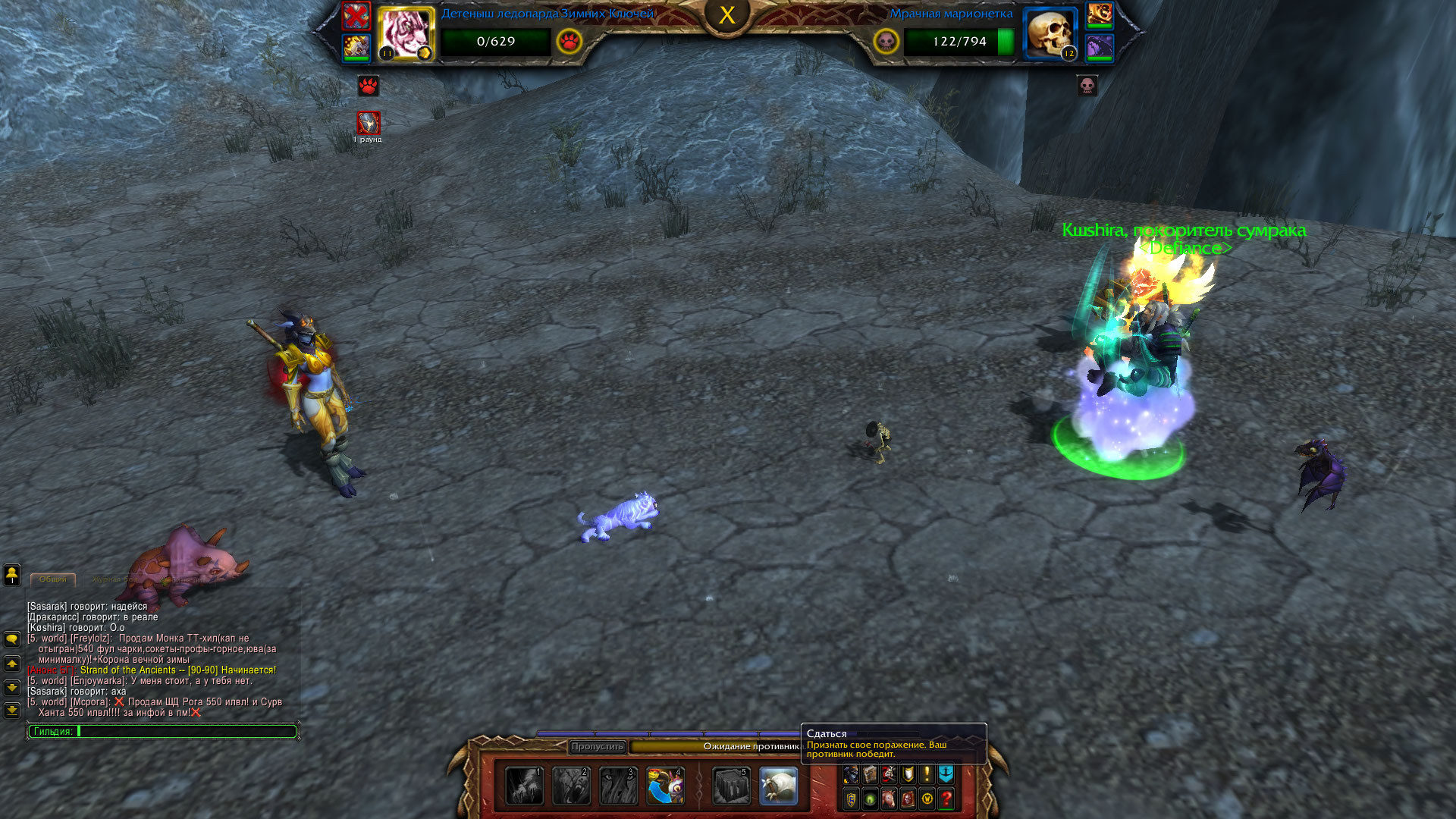Click the 1 раунд shield debuff icon

369,122
